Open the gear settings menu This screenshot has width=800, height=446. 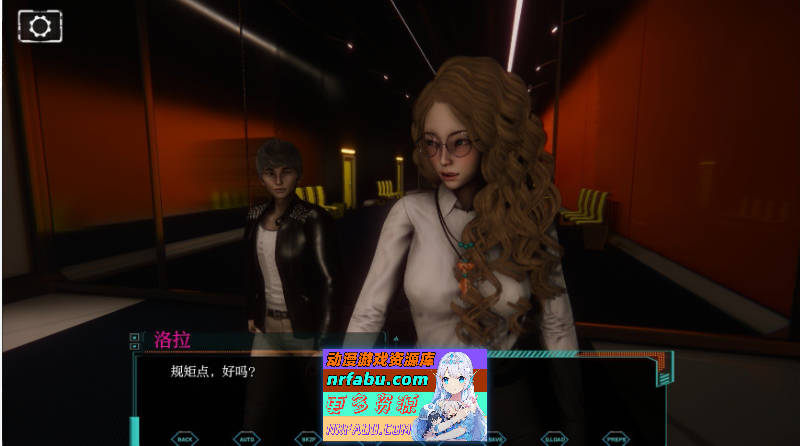click(40, 27)
